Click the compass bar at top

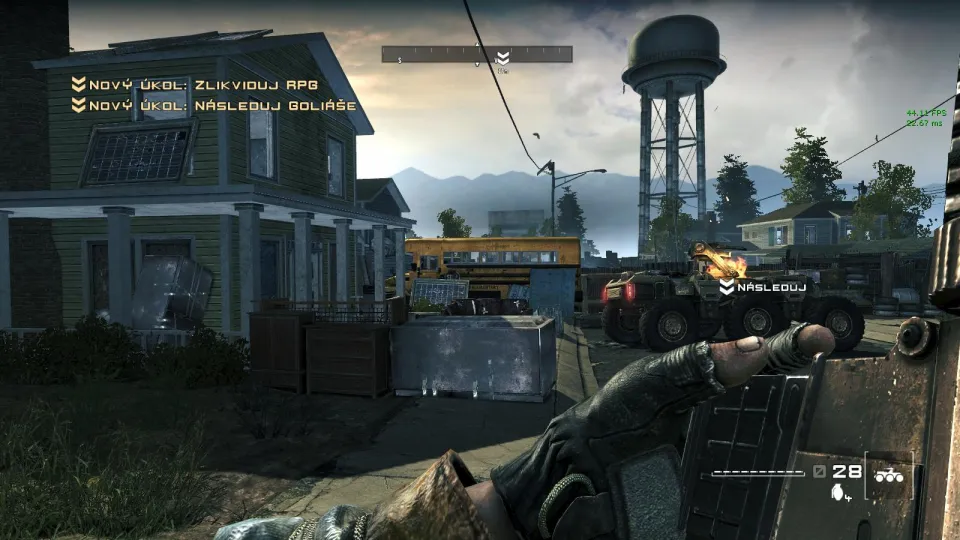[x=476, y=54]
